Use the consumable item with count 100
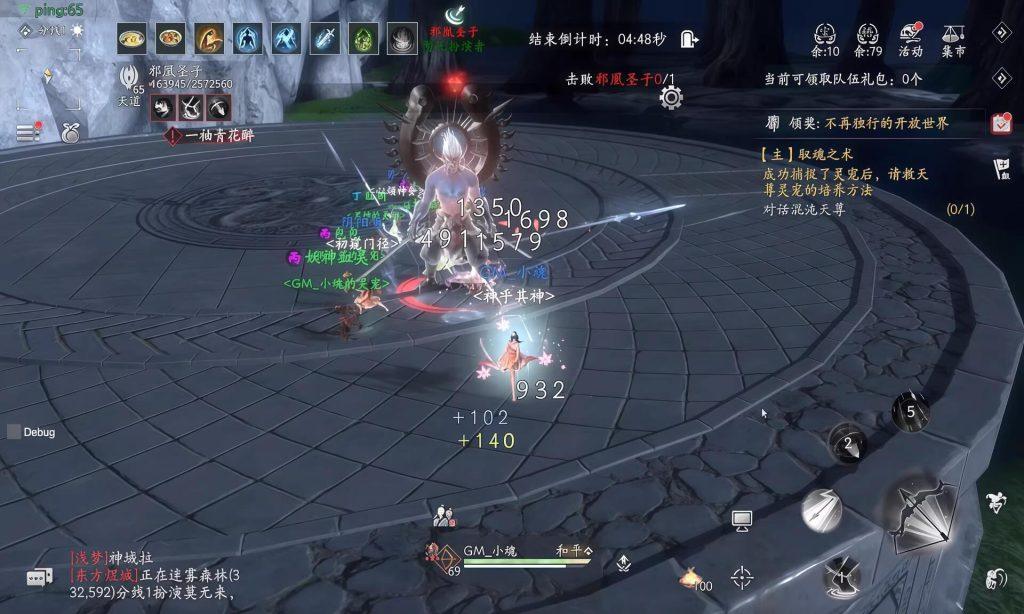 [691, 577]
